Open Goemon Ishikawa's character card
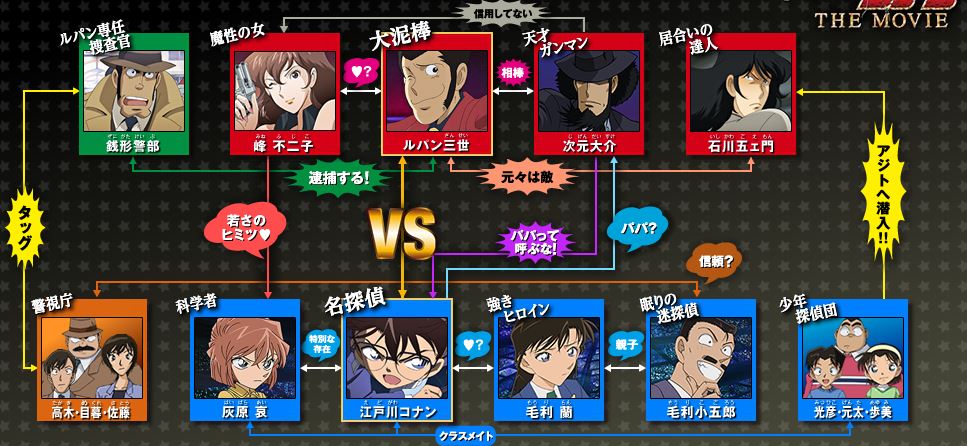Viewport: 967px width, 446px height. pyautogui.click(x=741, y=99)
